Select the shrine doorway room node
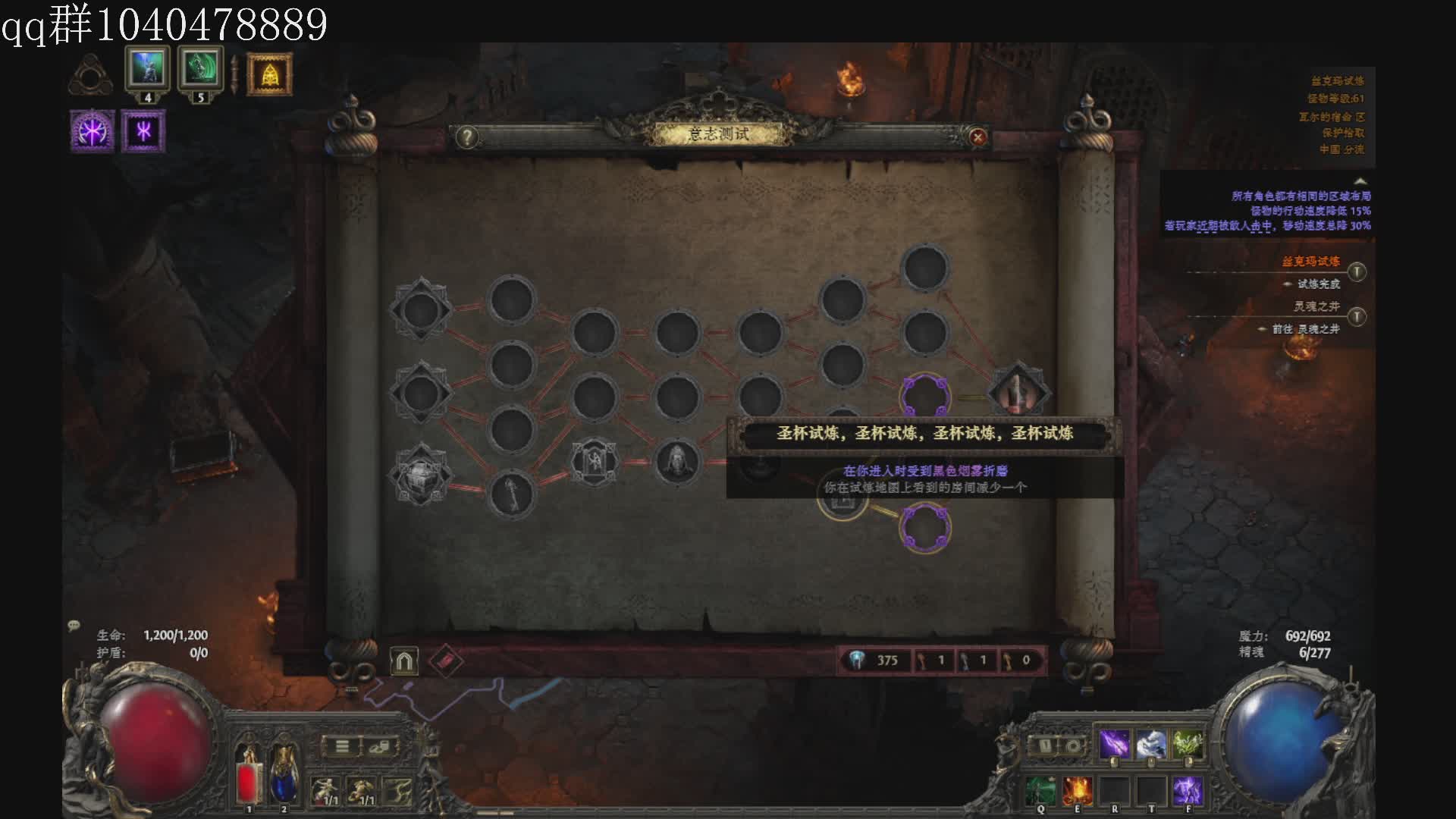 click(595, 461)
